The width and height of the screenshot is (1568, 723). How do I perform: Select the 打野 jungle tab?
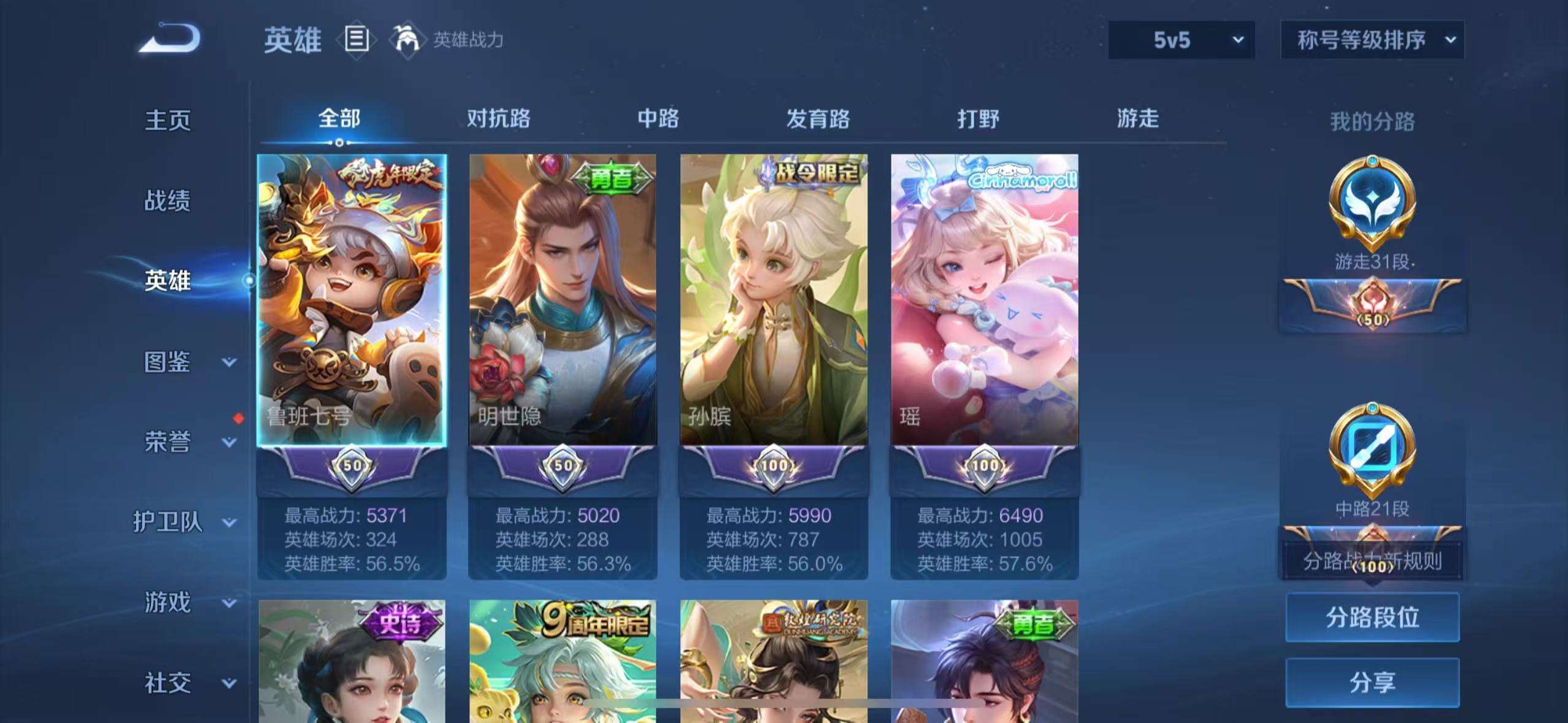(978, 118)
